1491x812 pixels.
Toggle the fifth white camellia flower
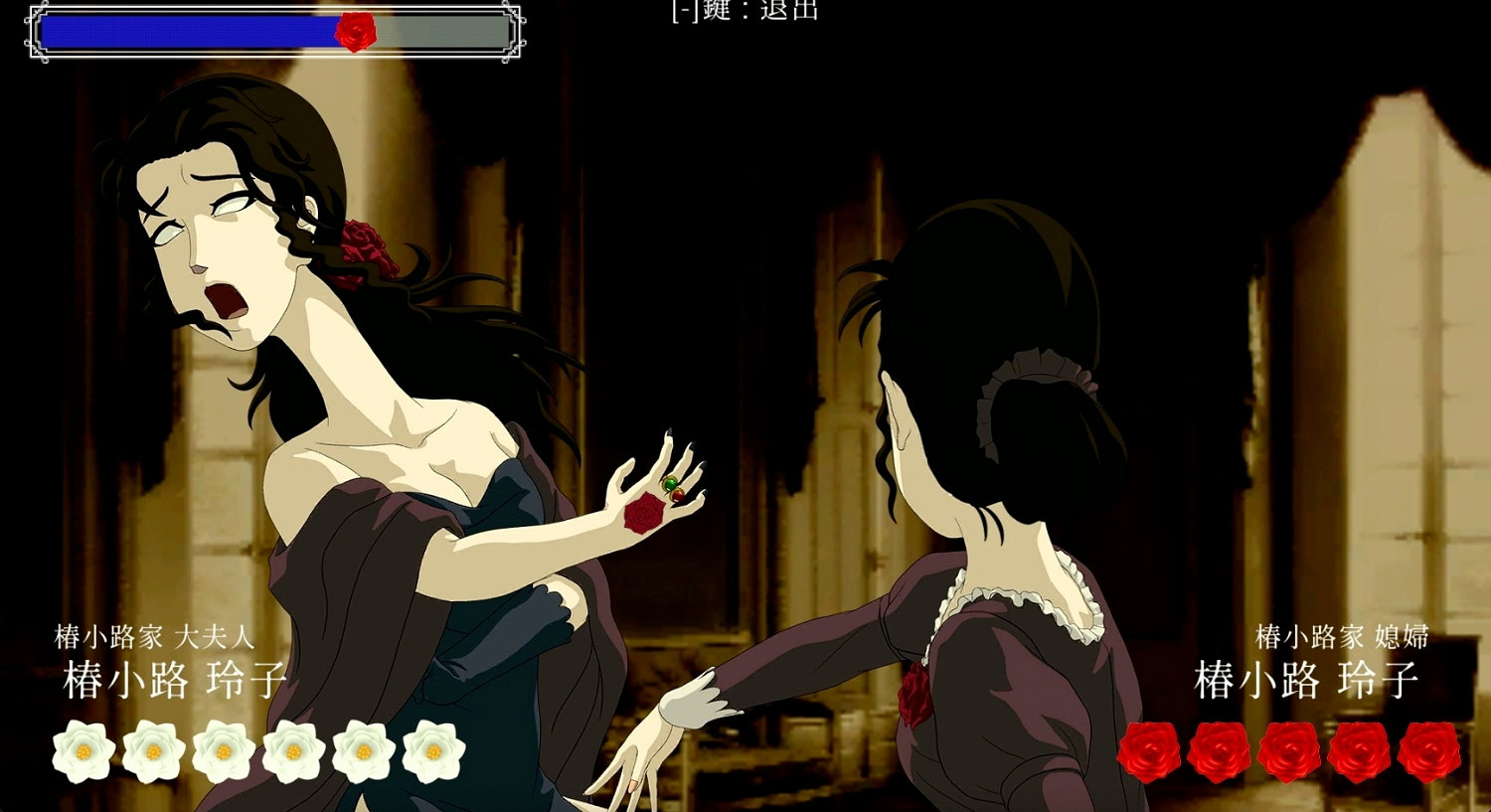tap(364, 753)
